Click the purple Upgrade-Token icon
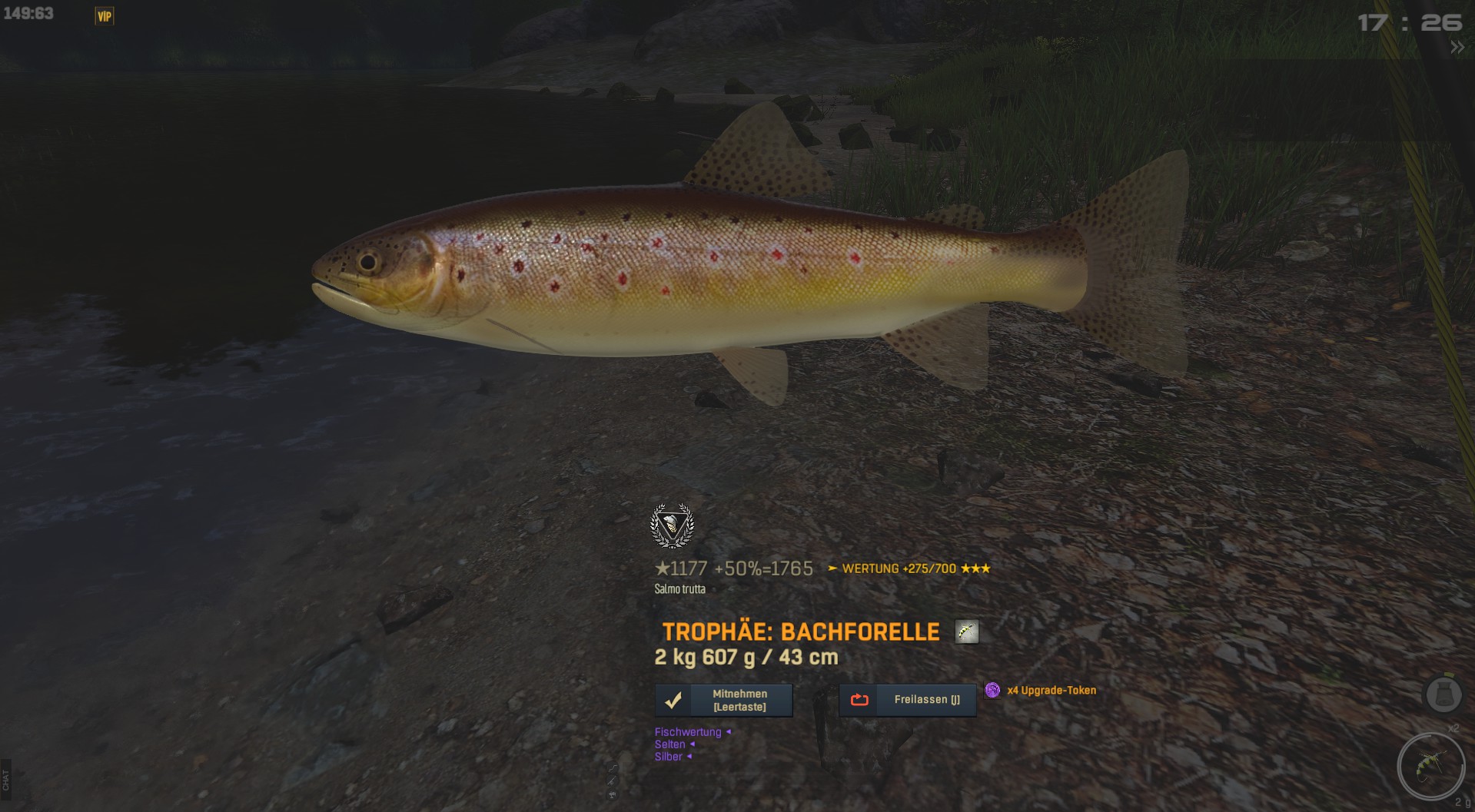The height and width of the screenshot is (812, 1475). (x=992, y=690)
